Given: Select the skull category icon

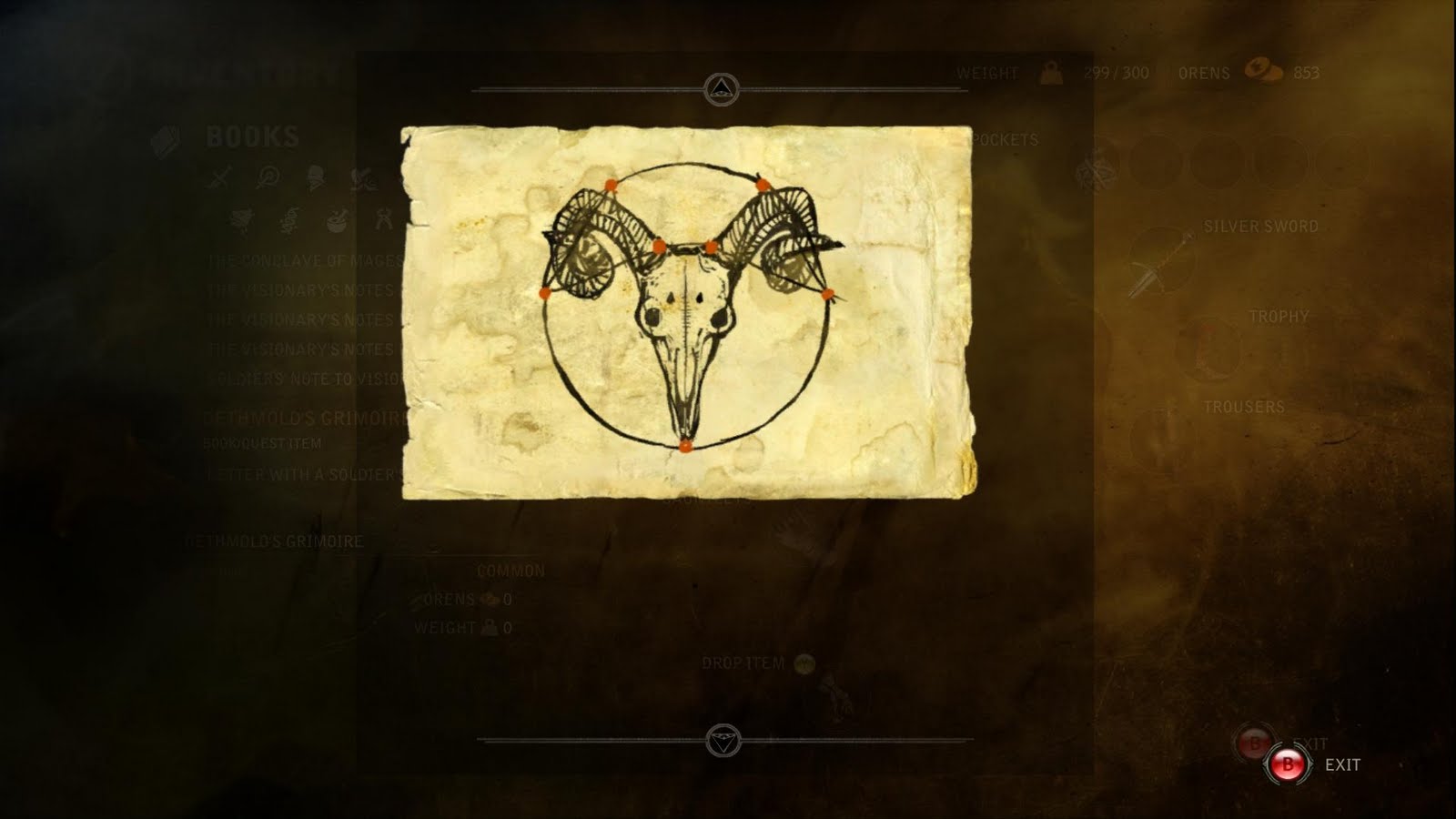Looking at the screenshot, I should click(x=315, y=177).
